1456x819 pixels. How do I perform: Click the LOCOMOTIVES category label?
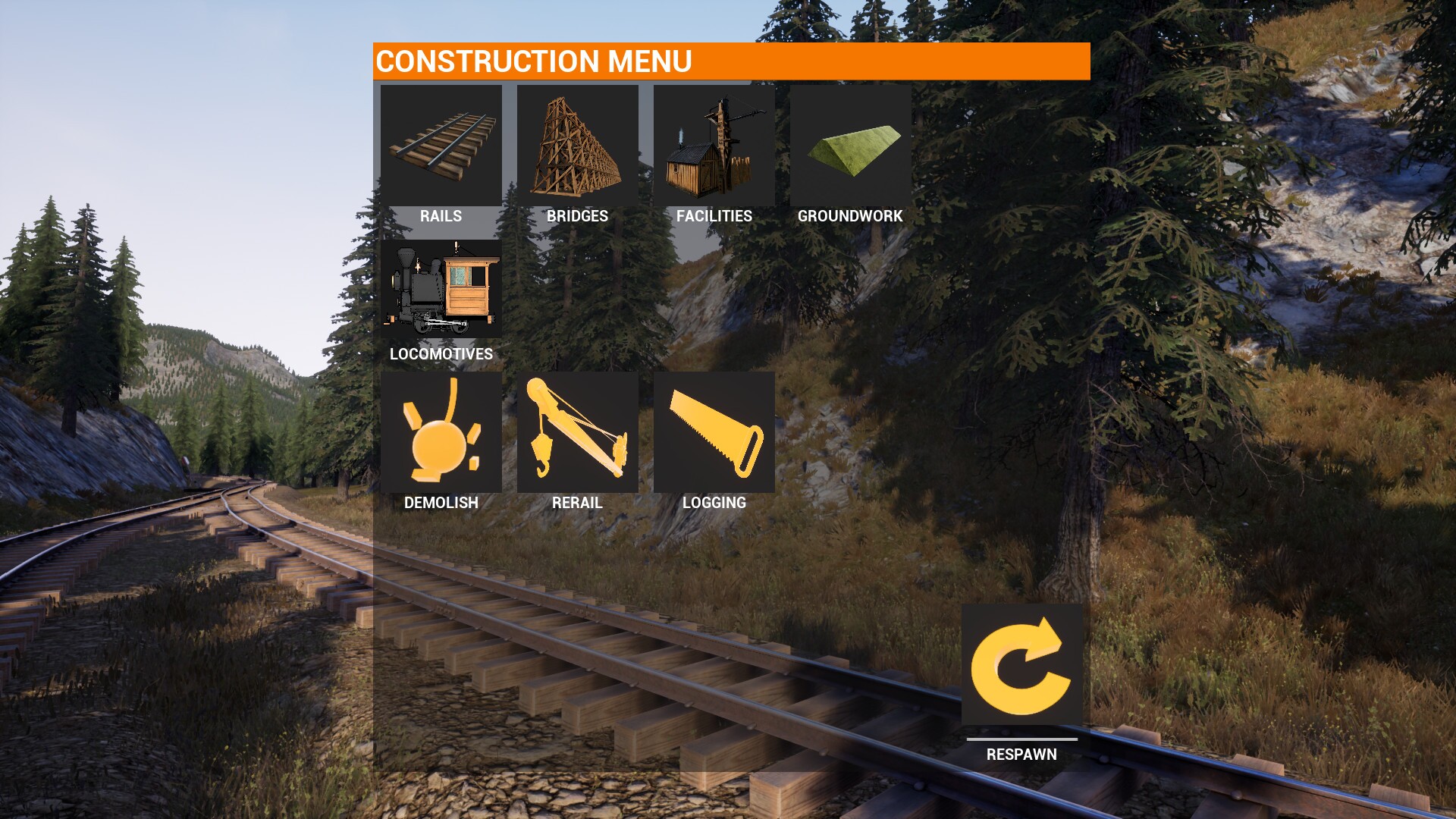click(x=439, y=353)
